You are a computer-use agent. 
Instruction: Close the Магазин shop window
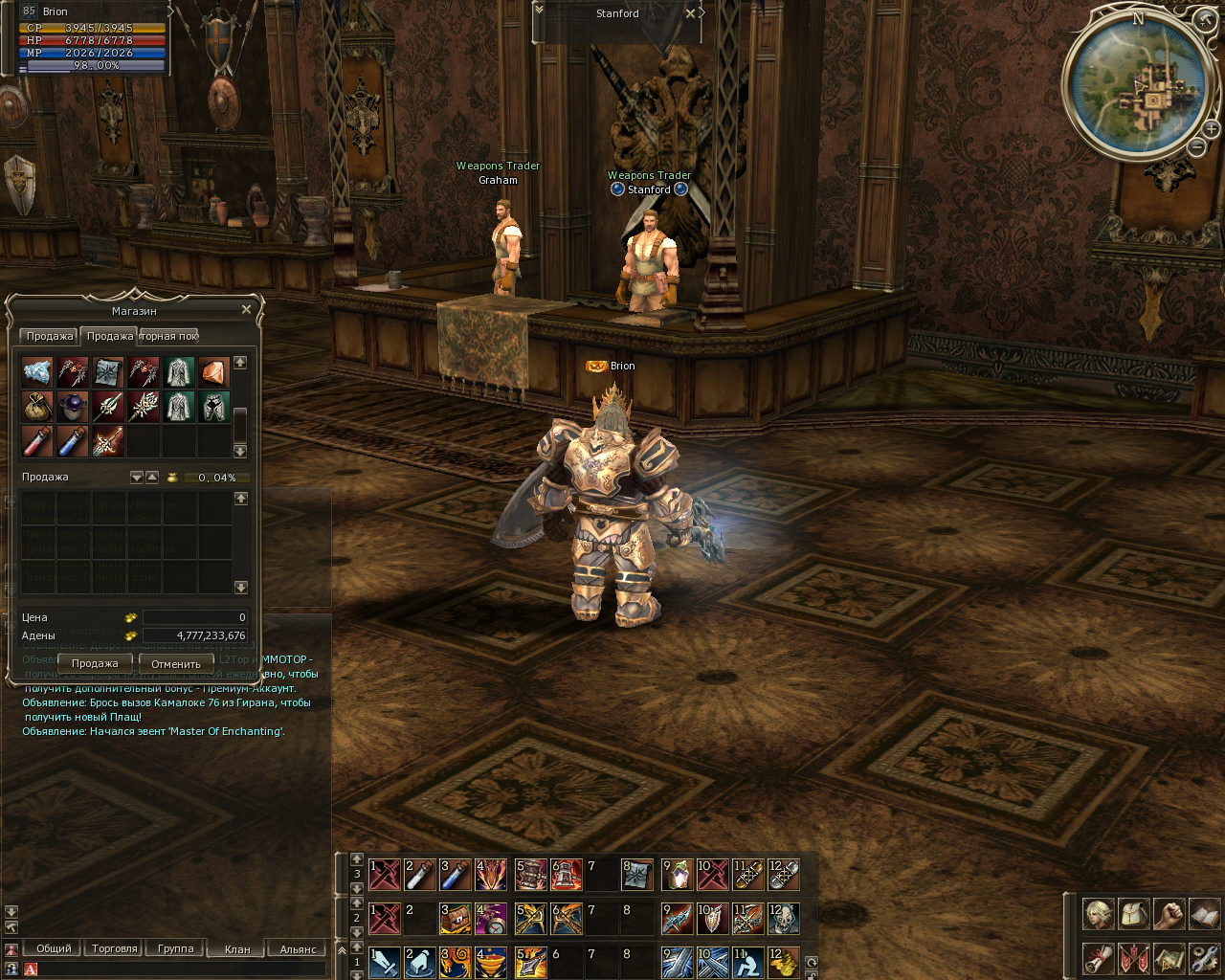[246, 309]
